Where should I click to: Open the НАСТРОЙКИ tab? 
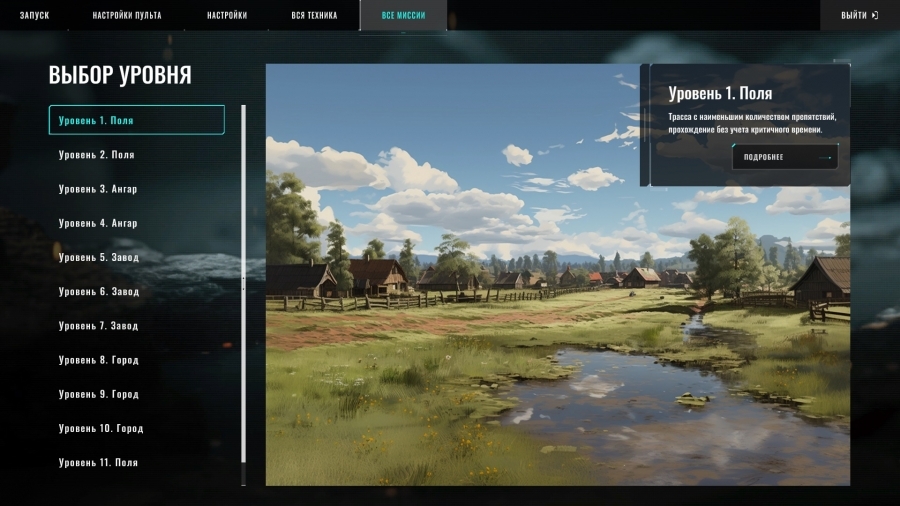227,16
